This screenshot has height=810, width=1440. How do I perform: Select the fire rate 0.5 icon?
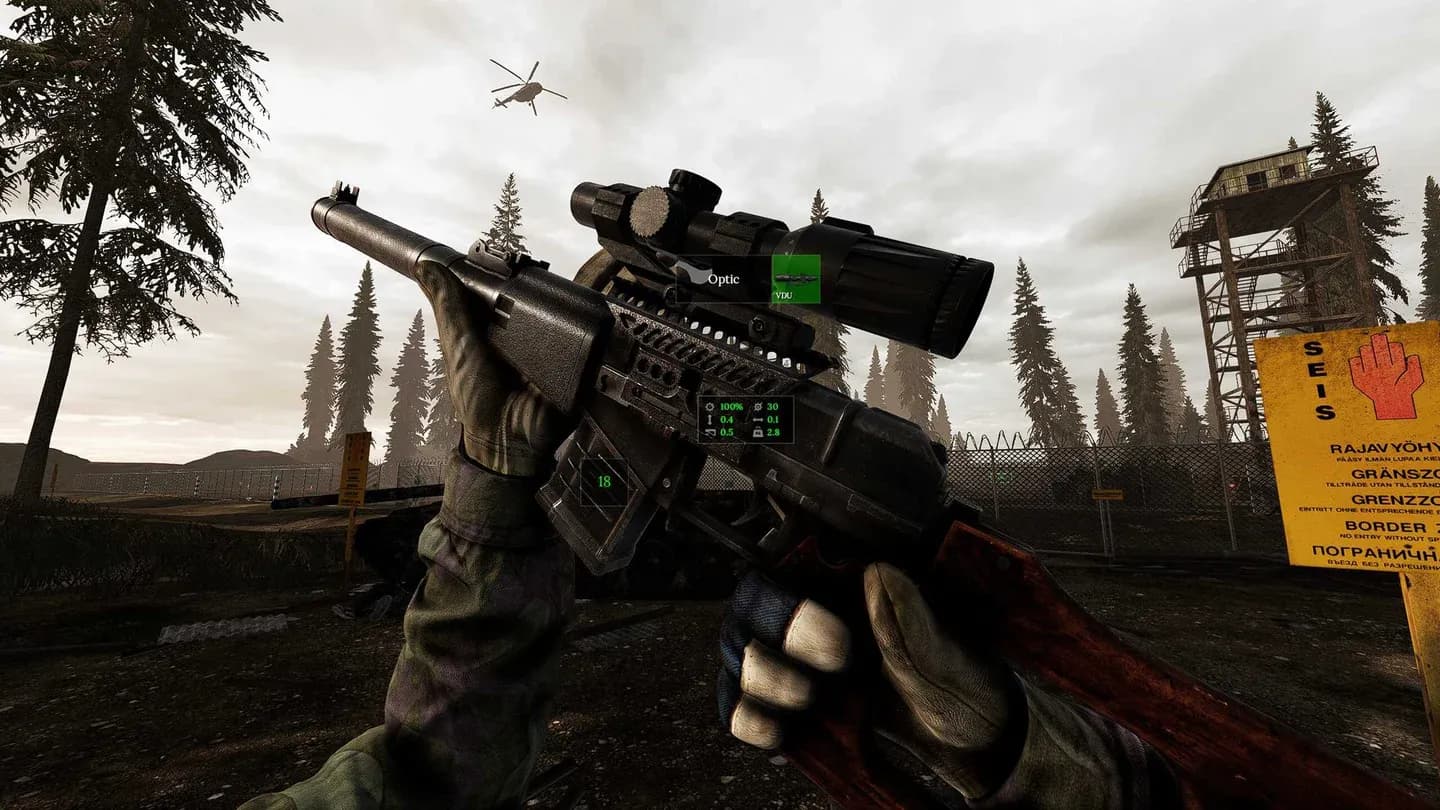click(710, 431)
